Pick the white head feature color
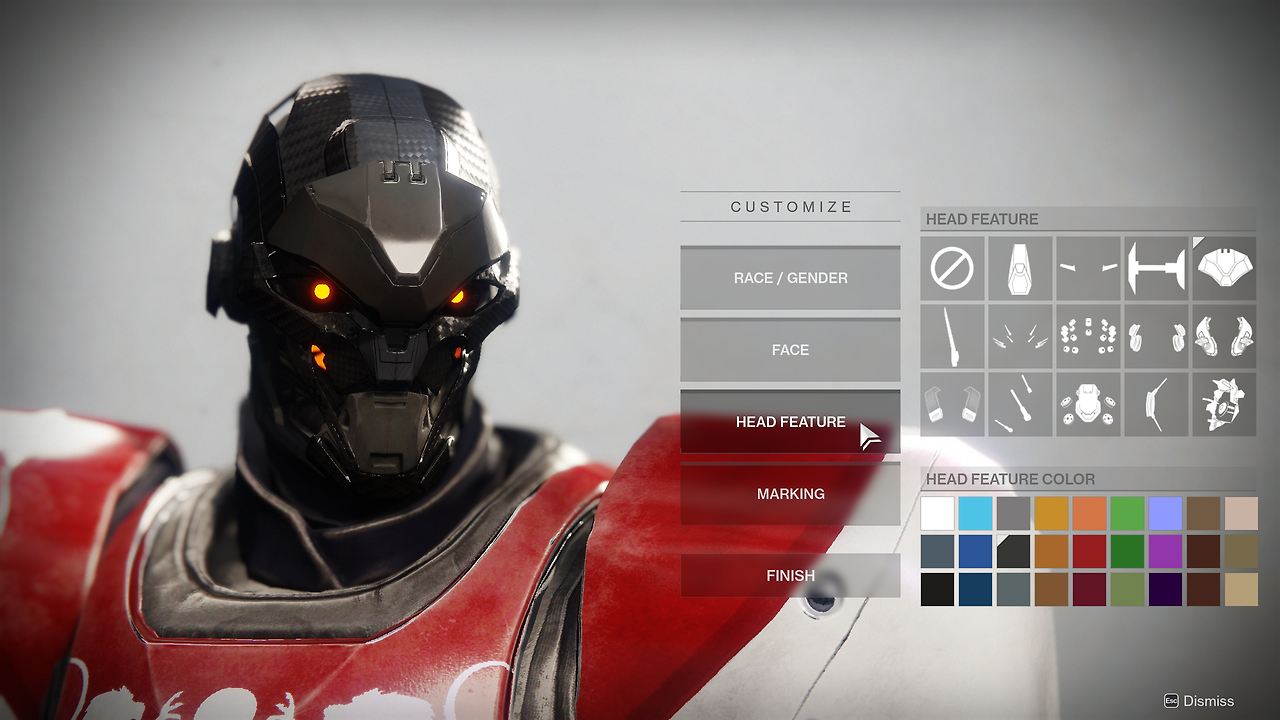The image size is (1280, 720). click(x=937, y=513)
